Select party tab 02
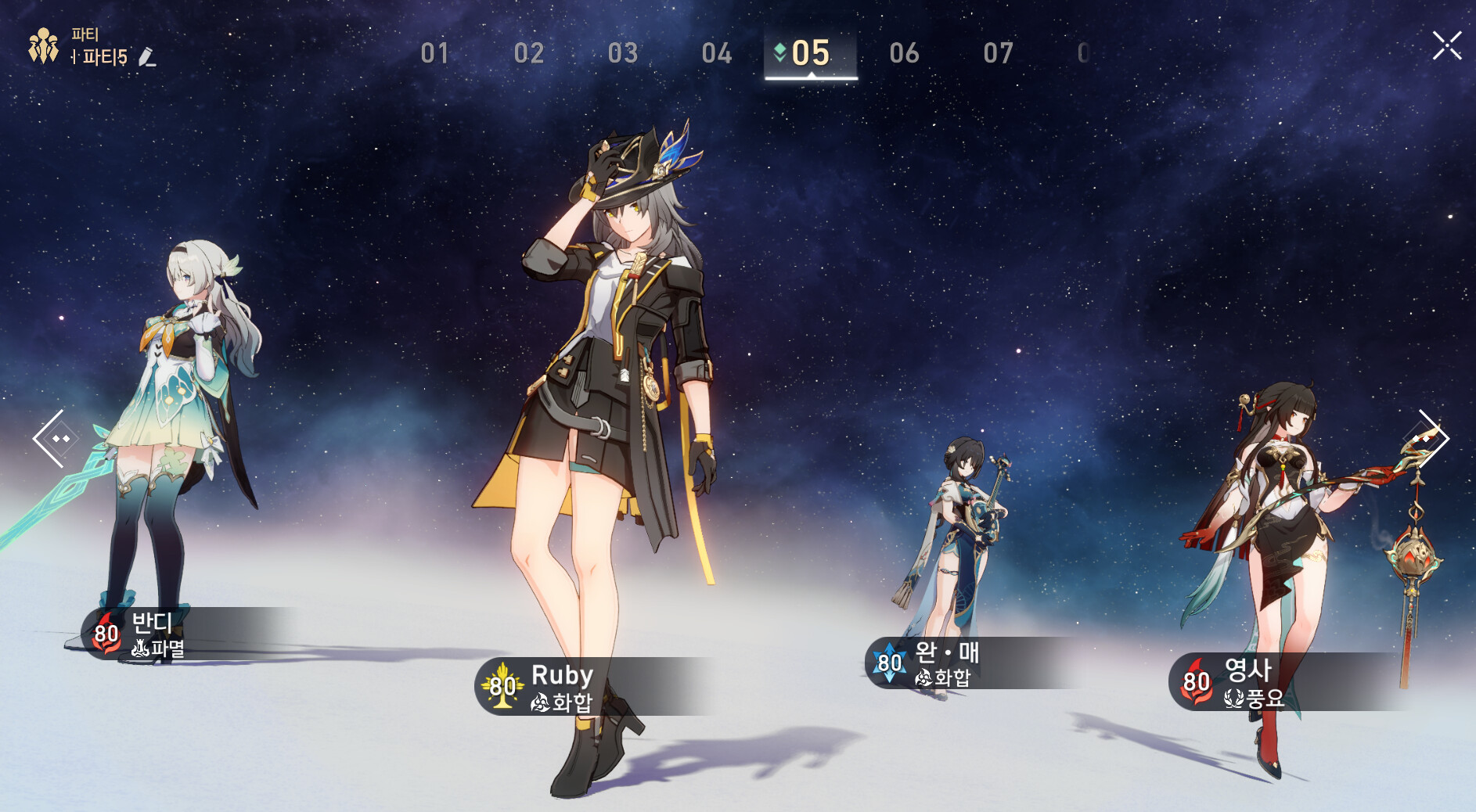Viewport: 1476px width, 812px height. [x=528, y=53]
